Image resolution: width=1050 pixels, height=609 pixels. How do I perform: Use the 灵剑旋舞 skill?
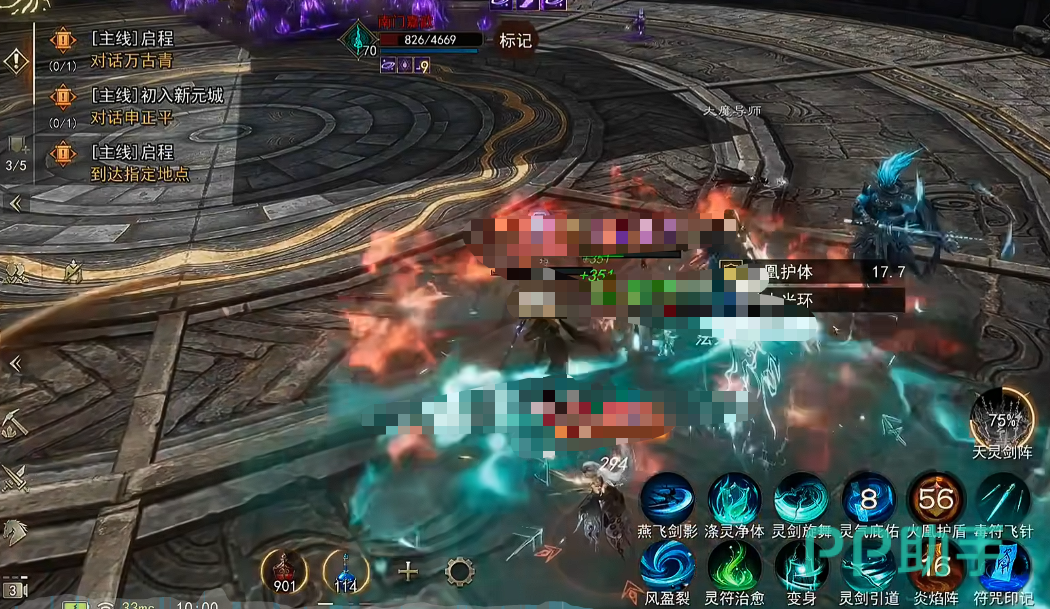[x=801, y=497]
